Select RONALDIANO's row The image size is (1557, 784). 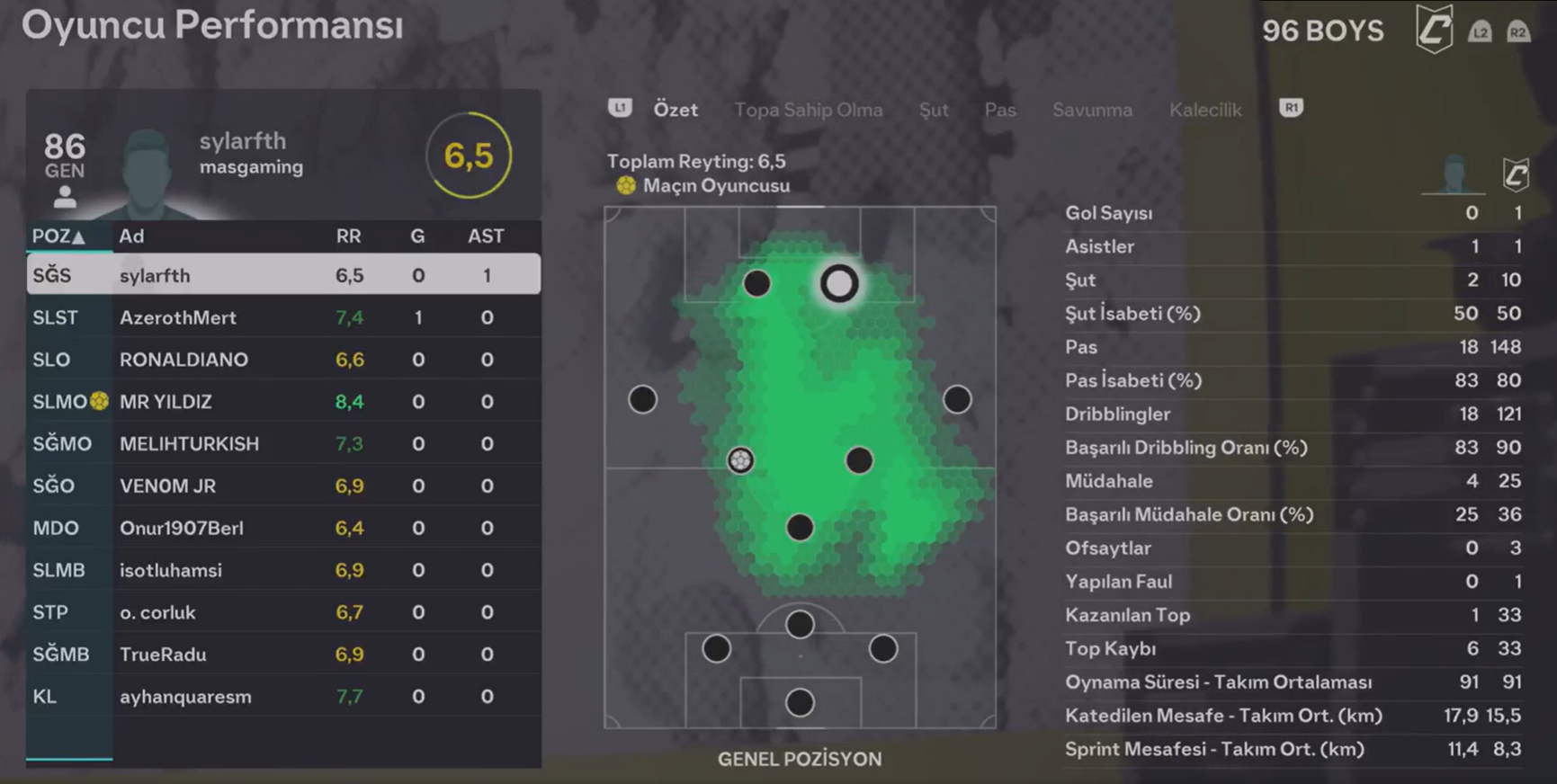click(x=283, y=360)
